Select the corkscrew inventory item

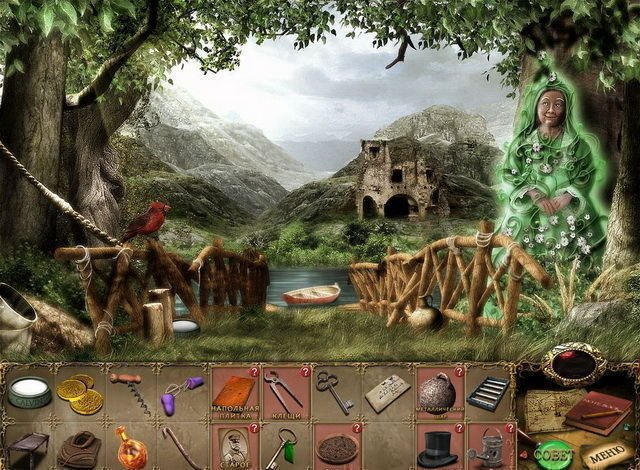[x=132, y=393]
